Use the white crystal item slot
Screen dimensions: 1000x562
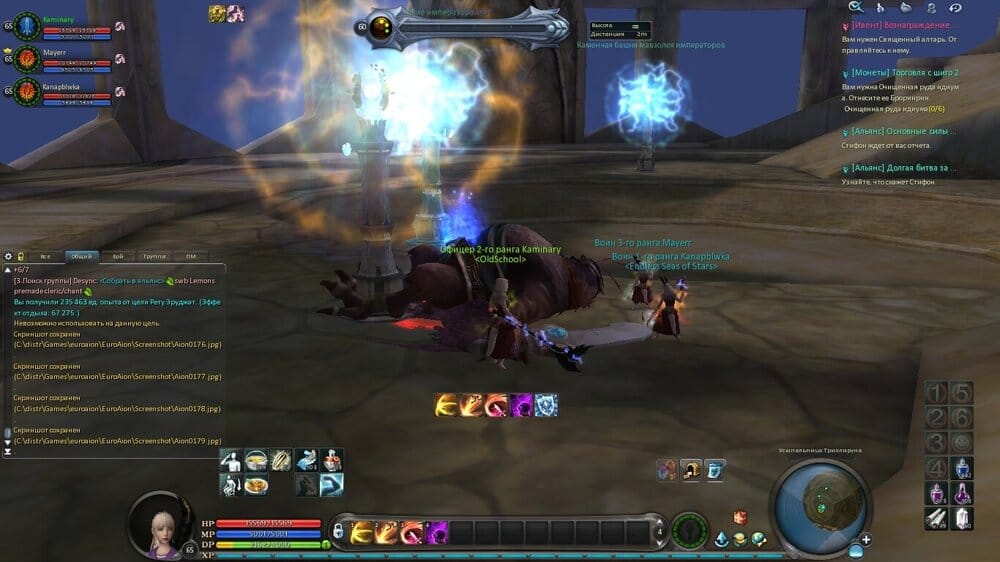pyautogui.click(x=961, y=518)
